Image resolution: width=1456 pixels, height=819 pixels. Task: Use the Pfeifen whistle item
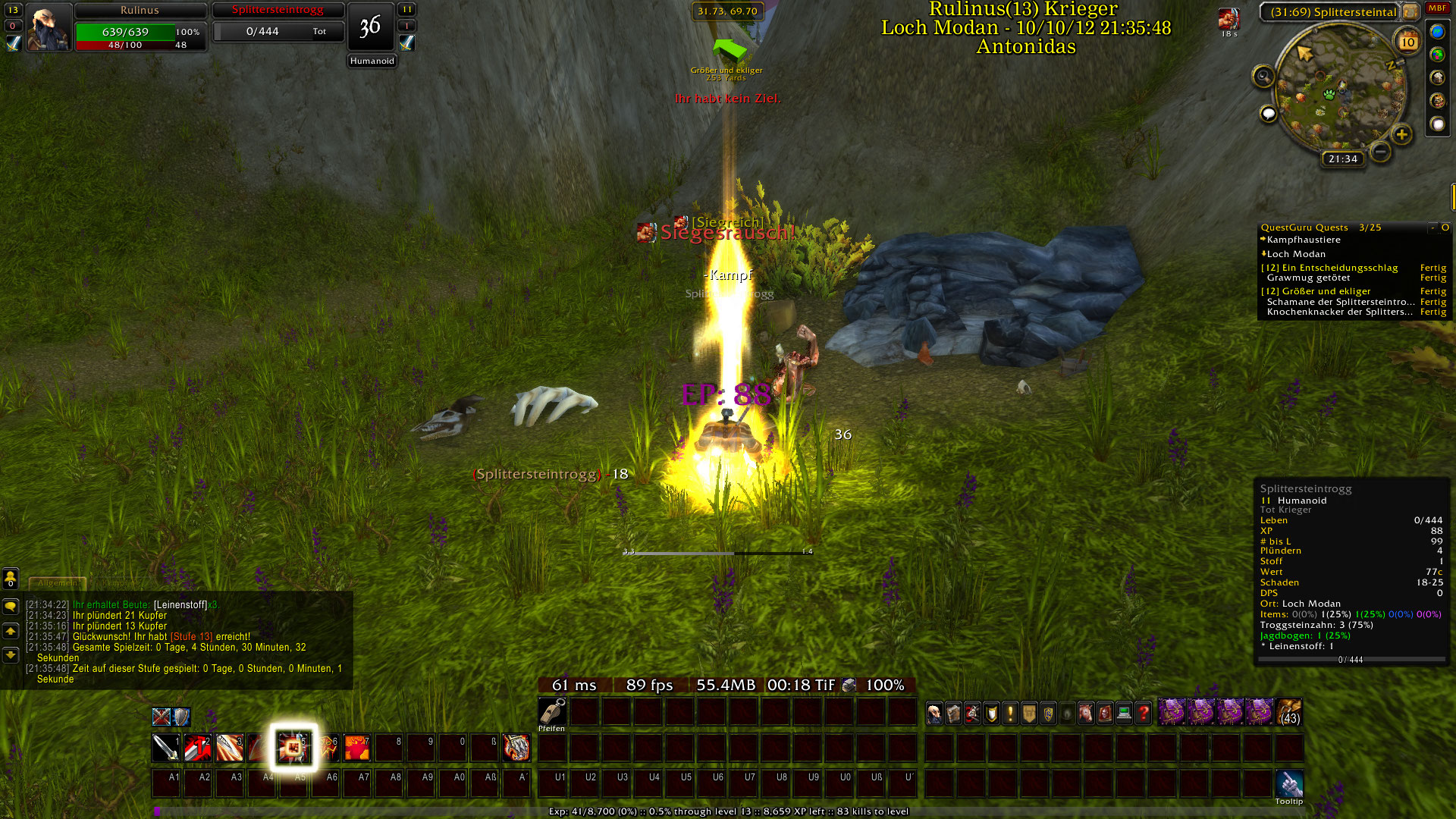tap(552, 712)
